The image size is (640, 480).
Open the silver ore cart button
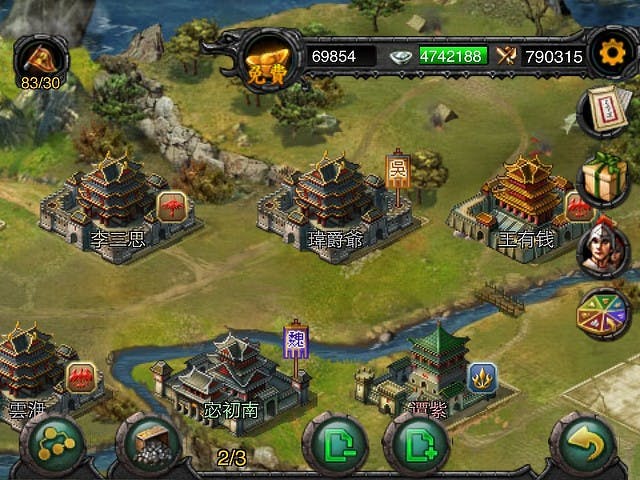point(150,444)
